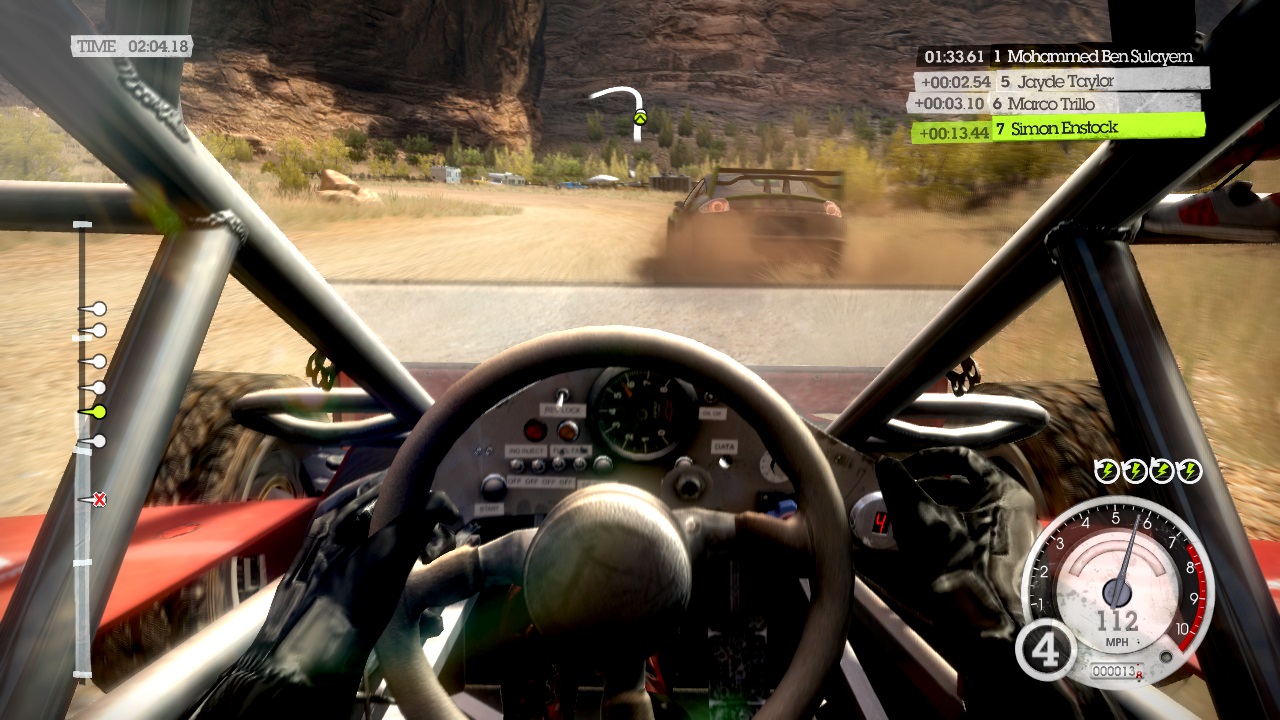The image size is (1280, 720).
Task: Choose Jayde Taylor in the standings
Action: (x=1060, y=81)
